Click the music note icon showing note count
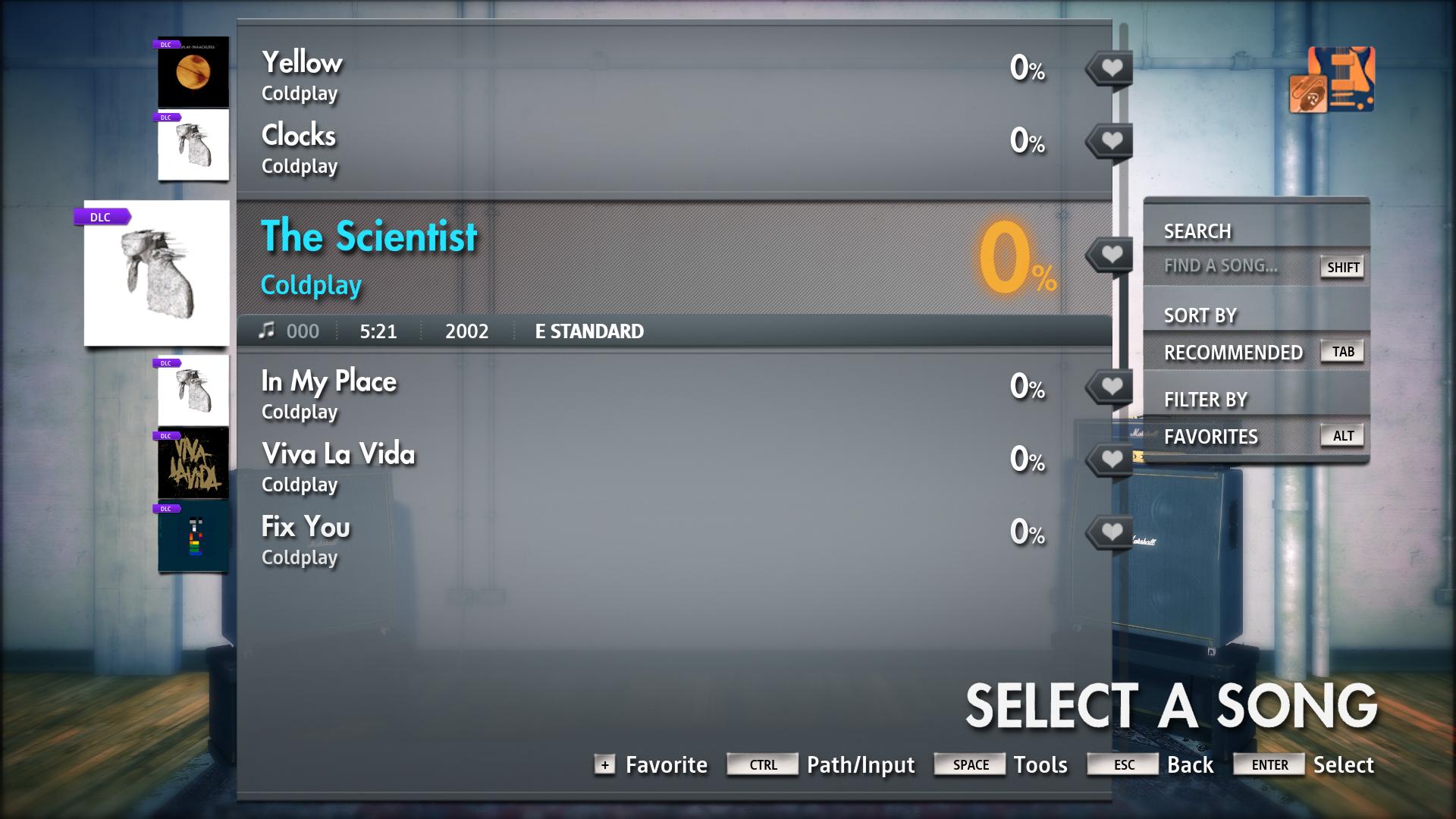Viewport: 1456px width, 819px height. coord(267,331)
